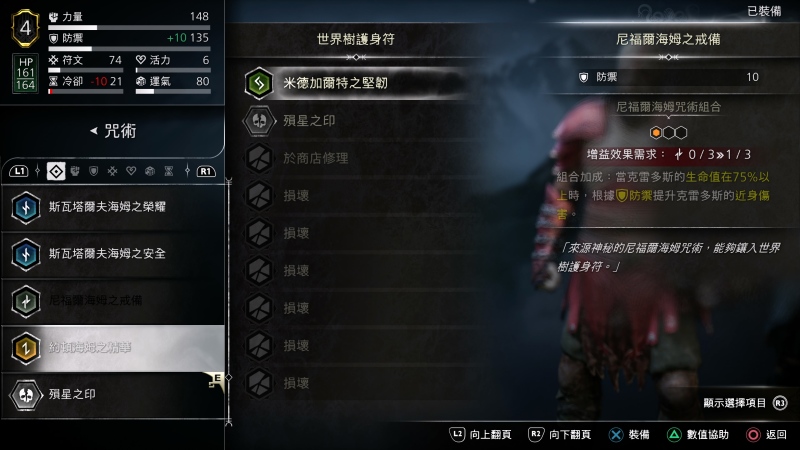Go back via the 咒術 header arrow
Screen dimensions: 800x450
tap(93, 131)
